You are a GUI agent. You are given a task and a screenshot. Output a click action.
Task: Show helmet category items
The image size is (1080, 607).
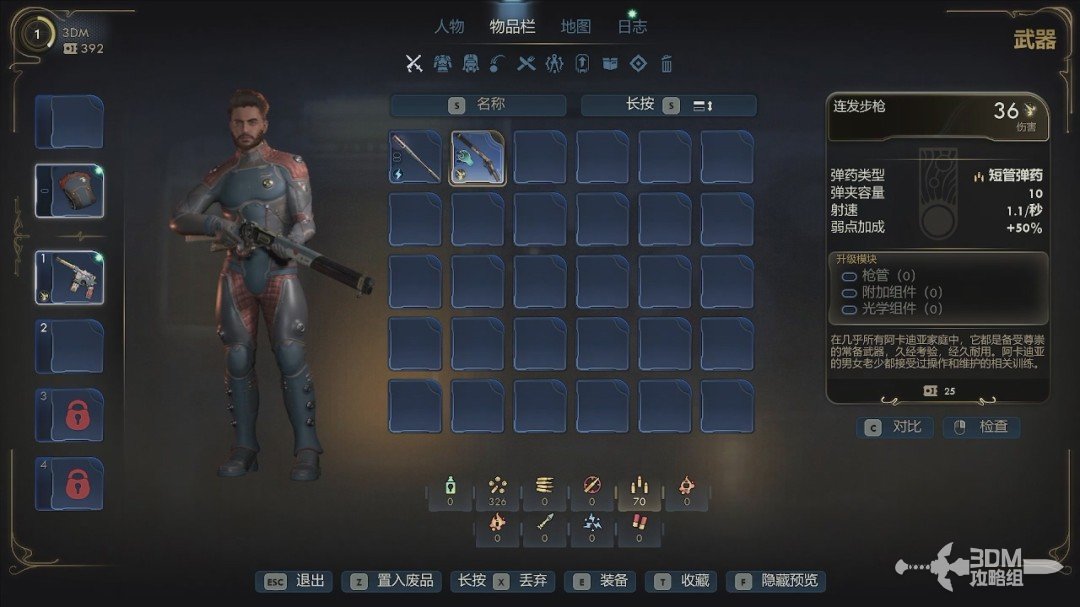pyautogui.click(x=470, y=64)
